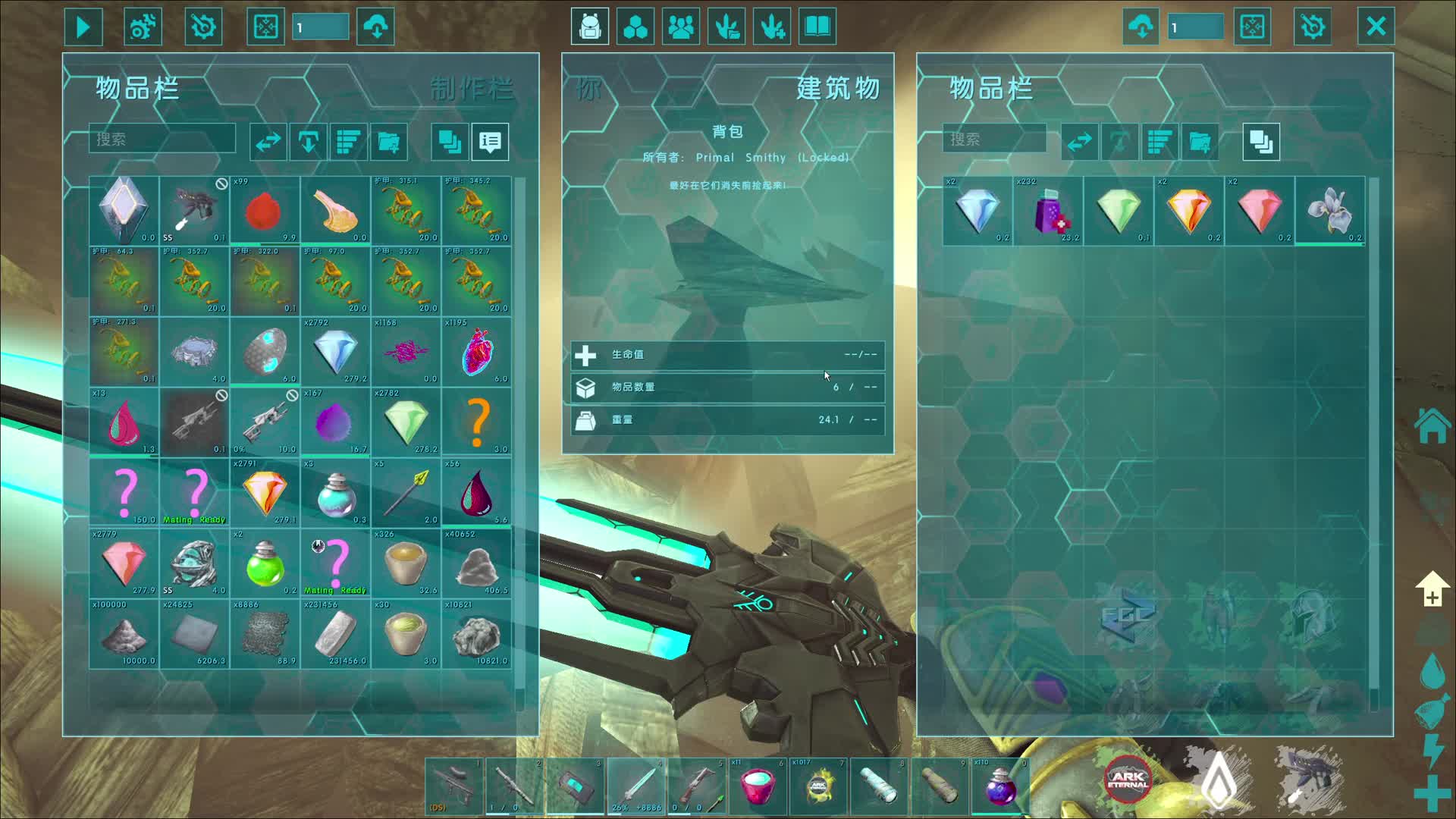Select the red raw meat stack x99
This screenshot has height=819, width=1456.
pos(265,210)
